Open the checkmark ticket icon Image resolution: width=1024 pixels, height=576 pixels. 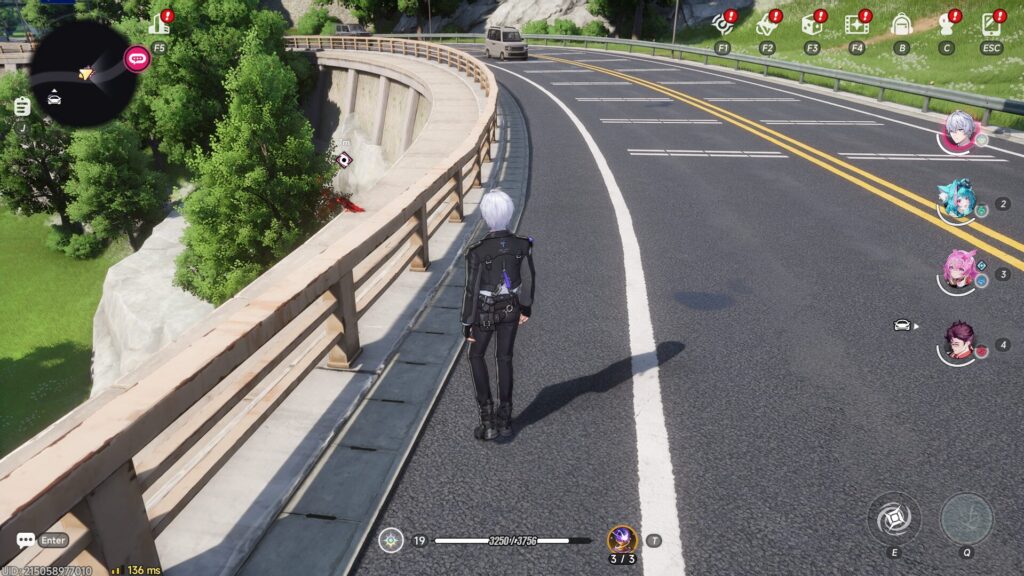[x=766, y=24]
